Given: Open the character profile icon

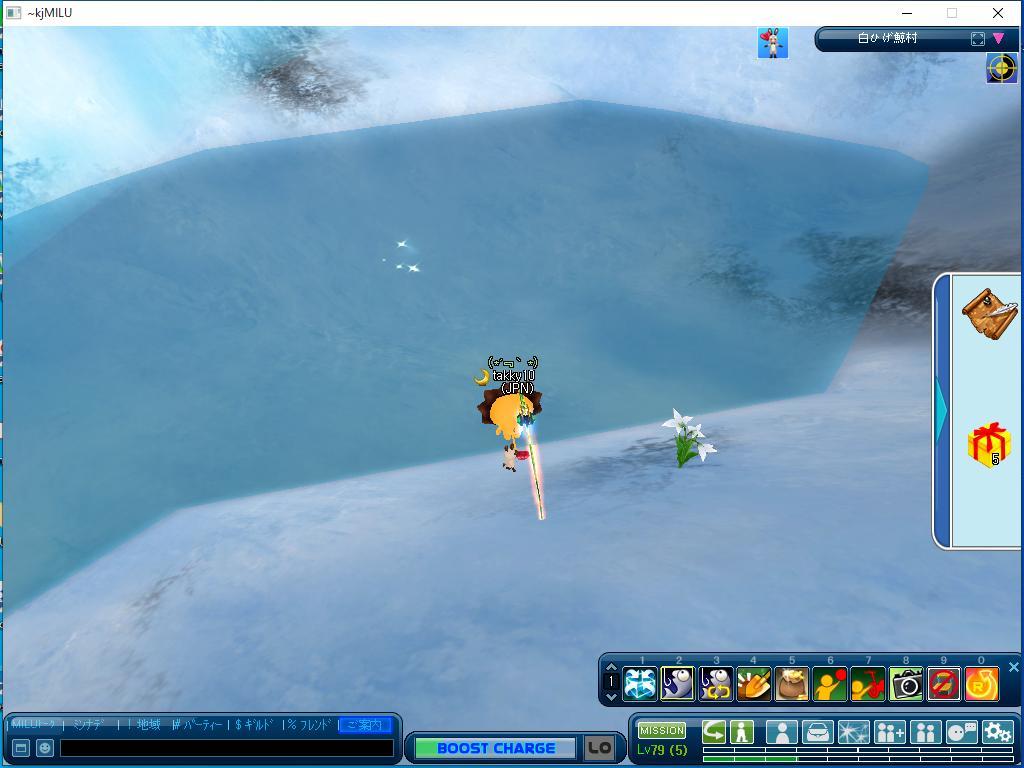Looking at the screenshot, I should [x=781, y=733].
